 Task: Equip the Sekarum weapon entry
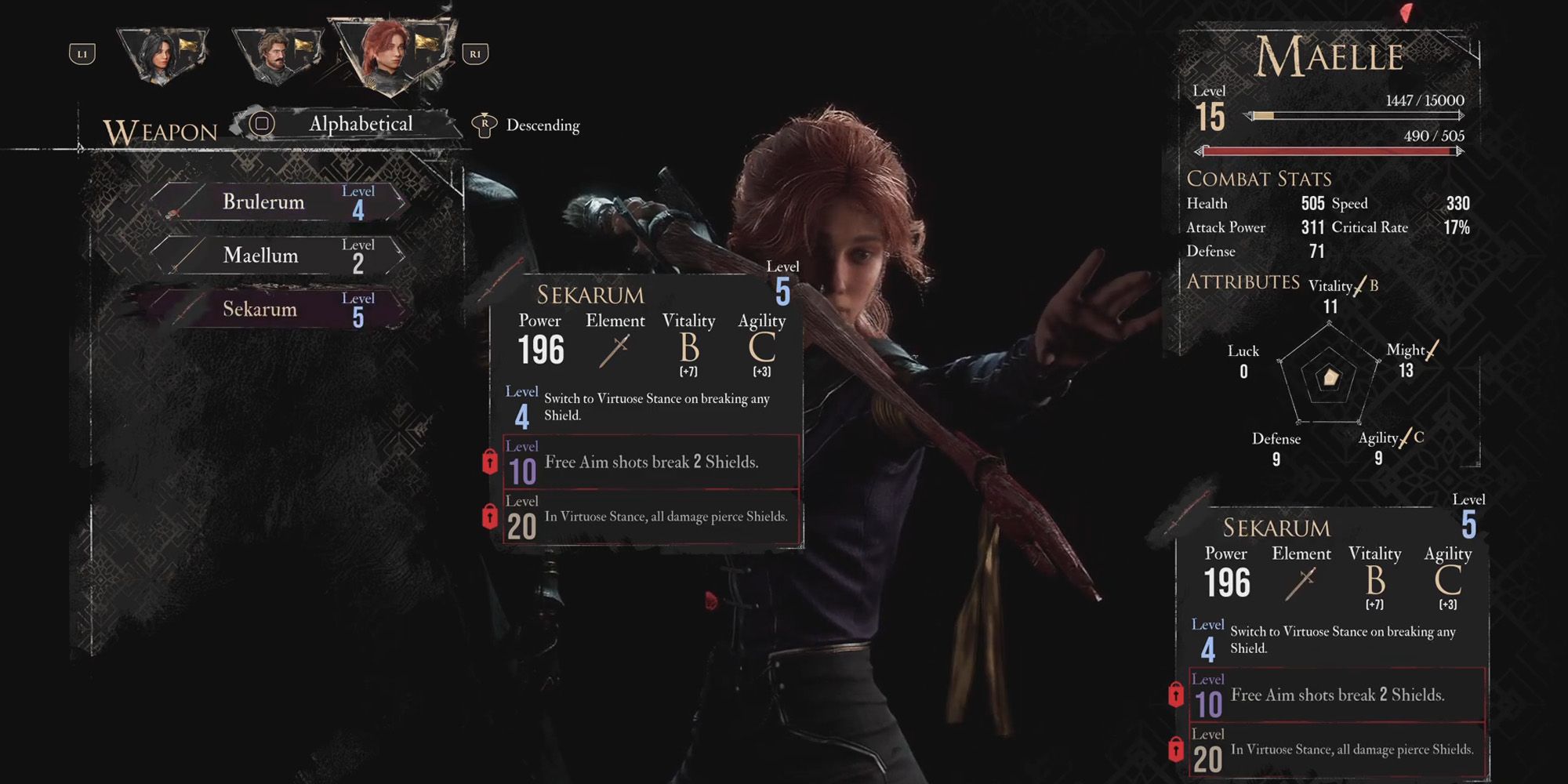[x=278, y=309]
